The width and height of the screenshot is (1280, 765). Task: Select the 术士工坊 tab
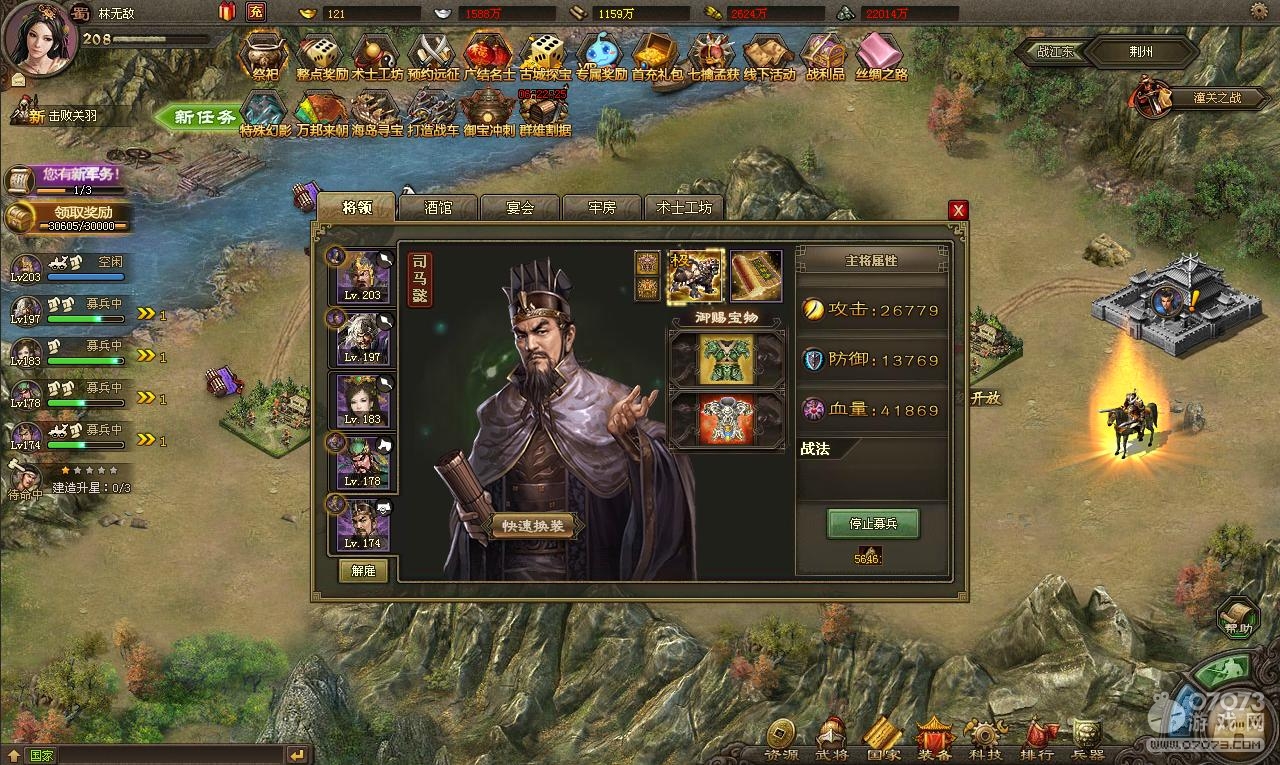(x=684, y=208)
